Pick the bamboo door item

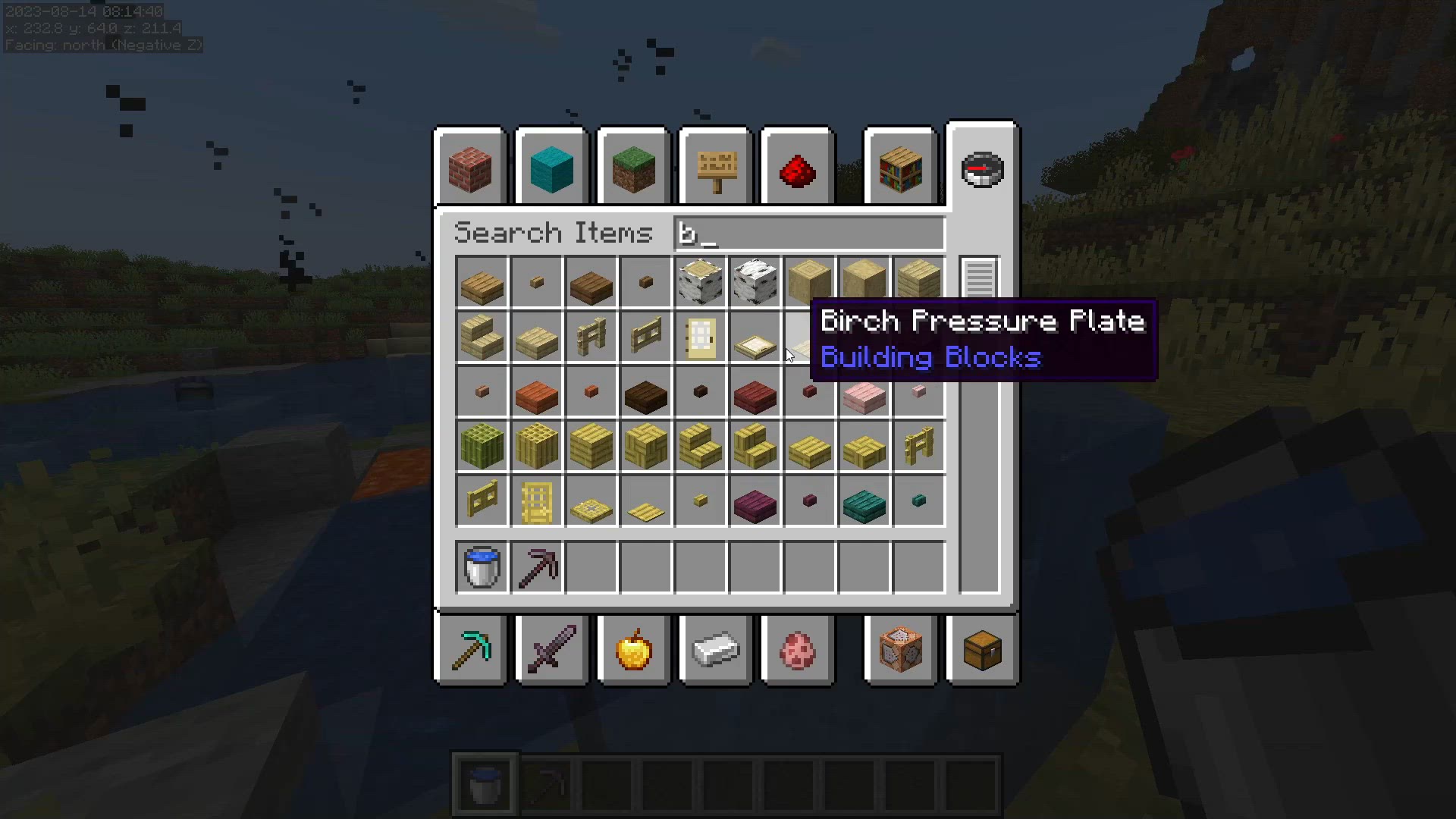click(537, 500)
